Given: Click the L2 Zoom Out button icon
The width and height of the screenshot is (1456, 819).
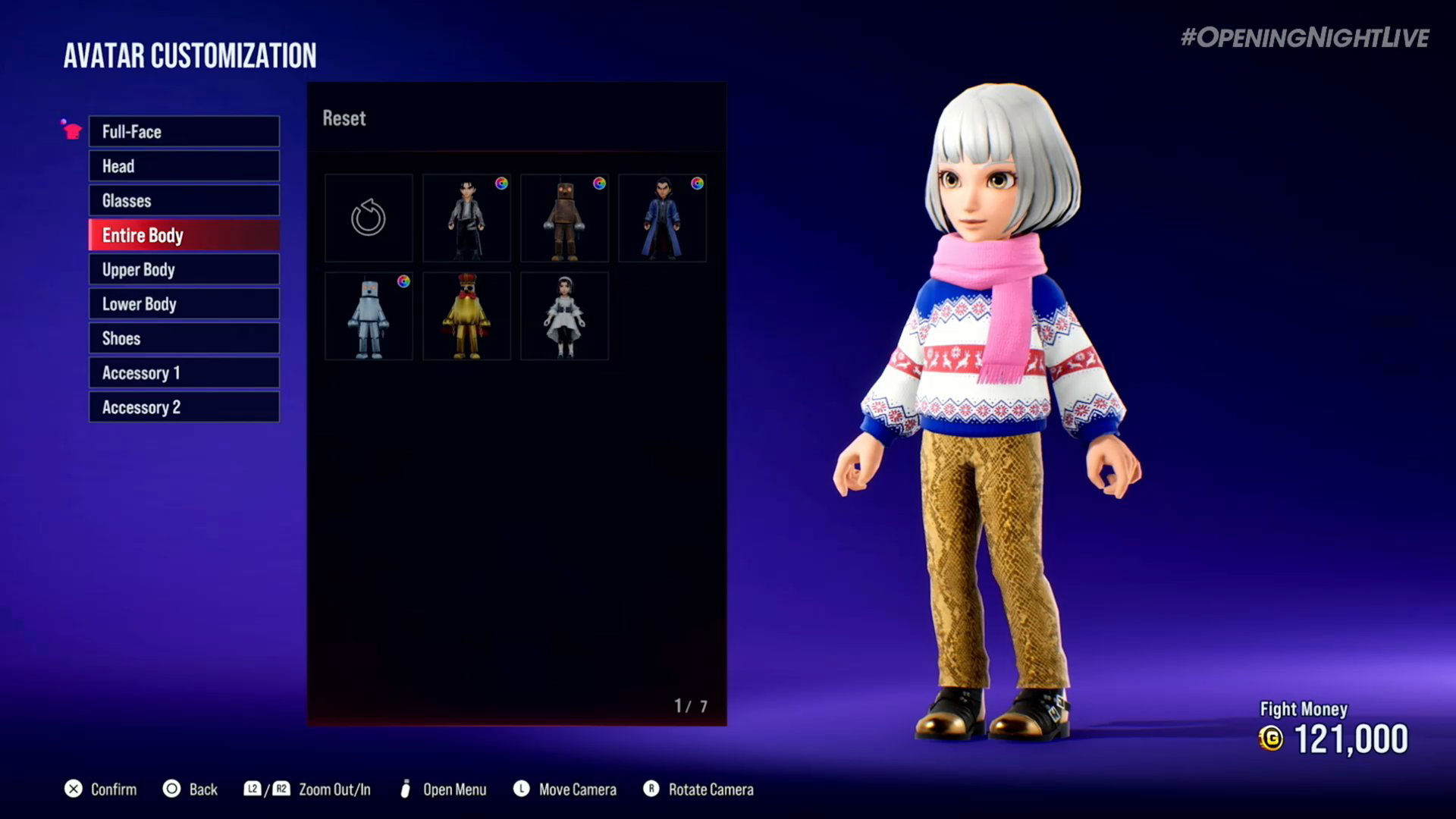Looking at the screenshot, I should [254, 789].
